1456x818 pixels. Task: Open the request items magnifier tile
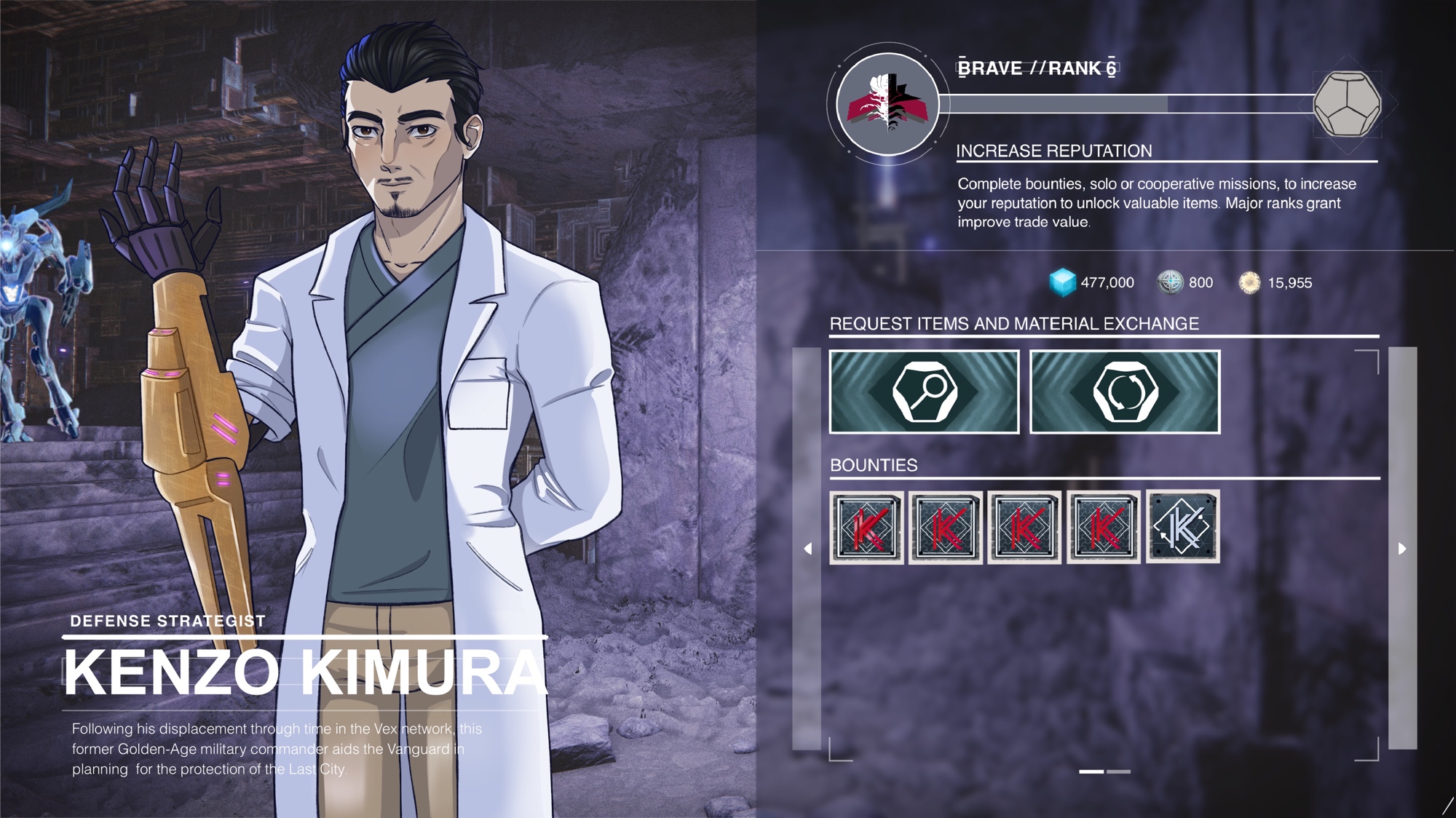tap(924, 392)
